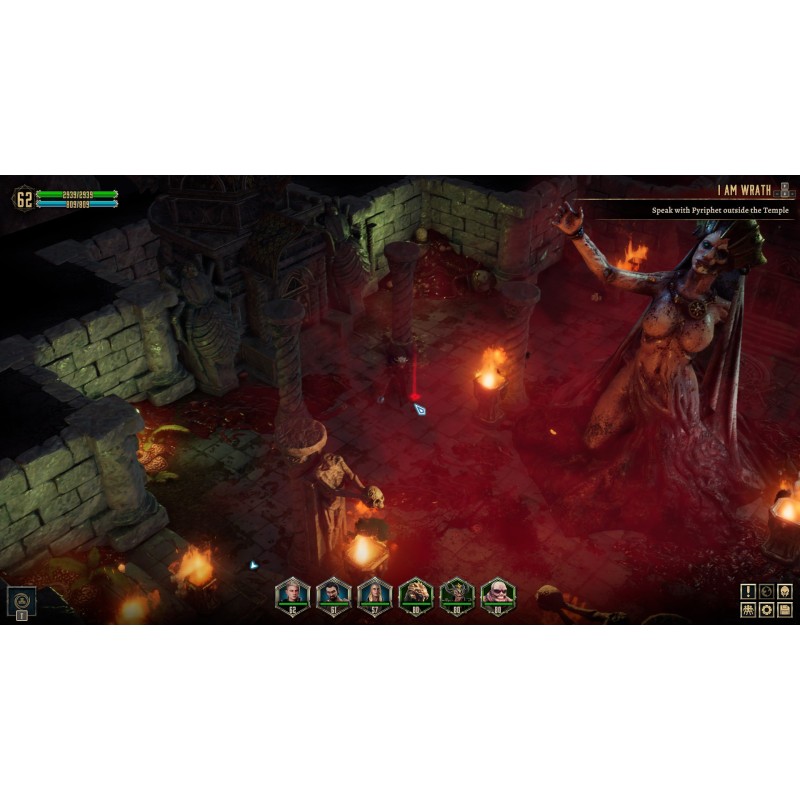The width and height of the screenshot is (800, 800).
Task: Pick the horned creature companion portrait
Action: 457,595
